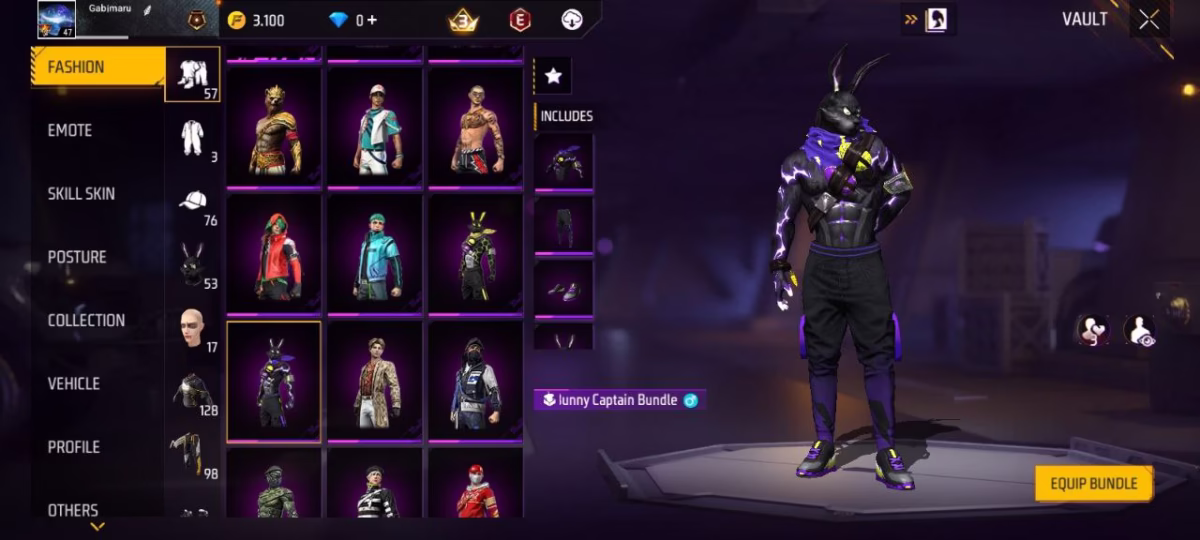The width and height of the screenshot is (1200, 540).
Task: Select the red cap racer bundle
Action: click(x=476, y=490)
